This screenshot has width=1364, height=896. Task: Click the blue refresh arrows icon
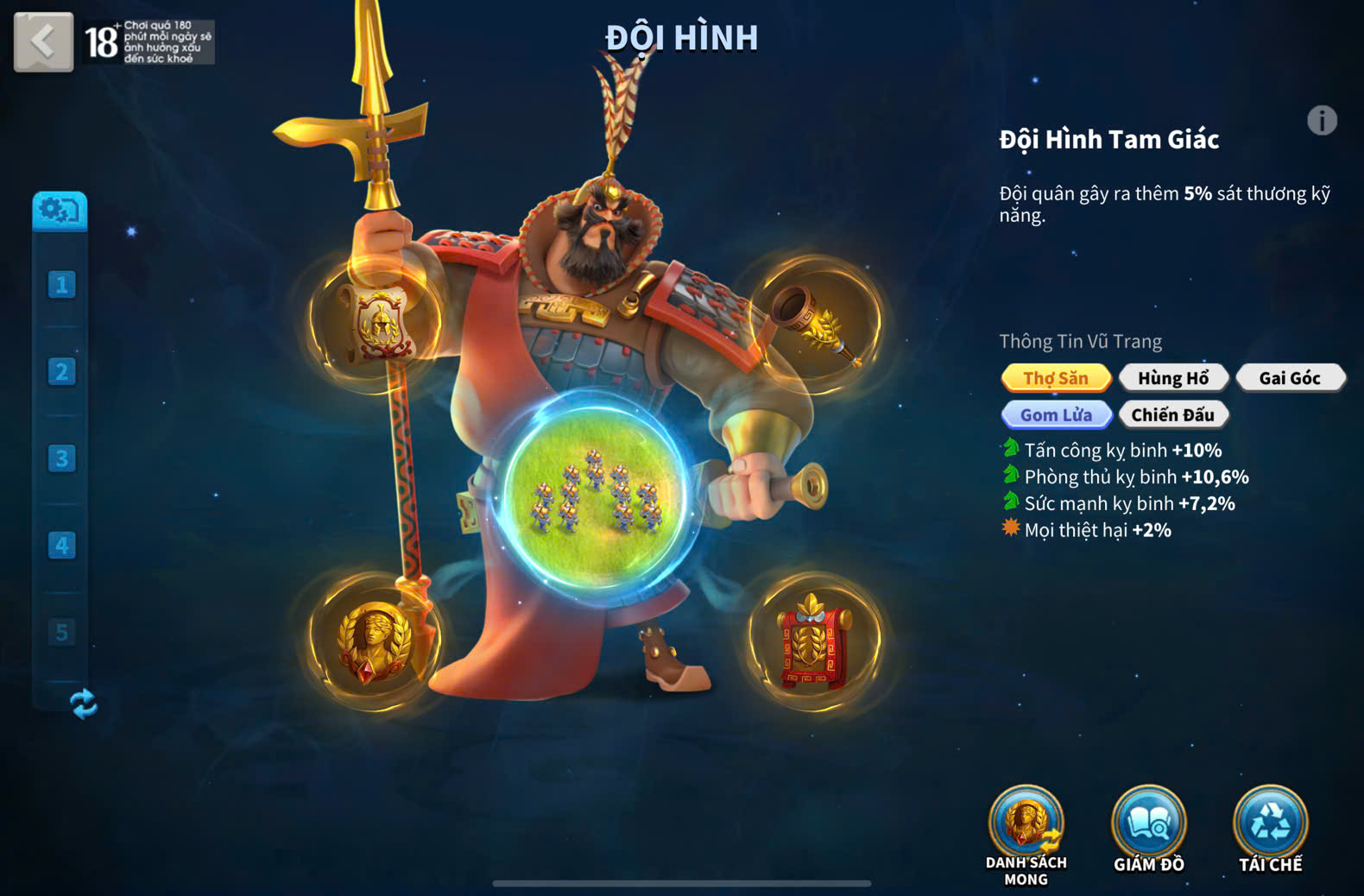[83, 704]
